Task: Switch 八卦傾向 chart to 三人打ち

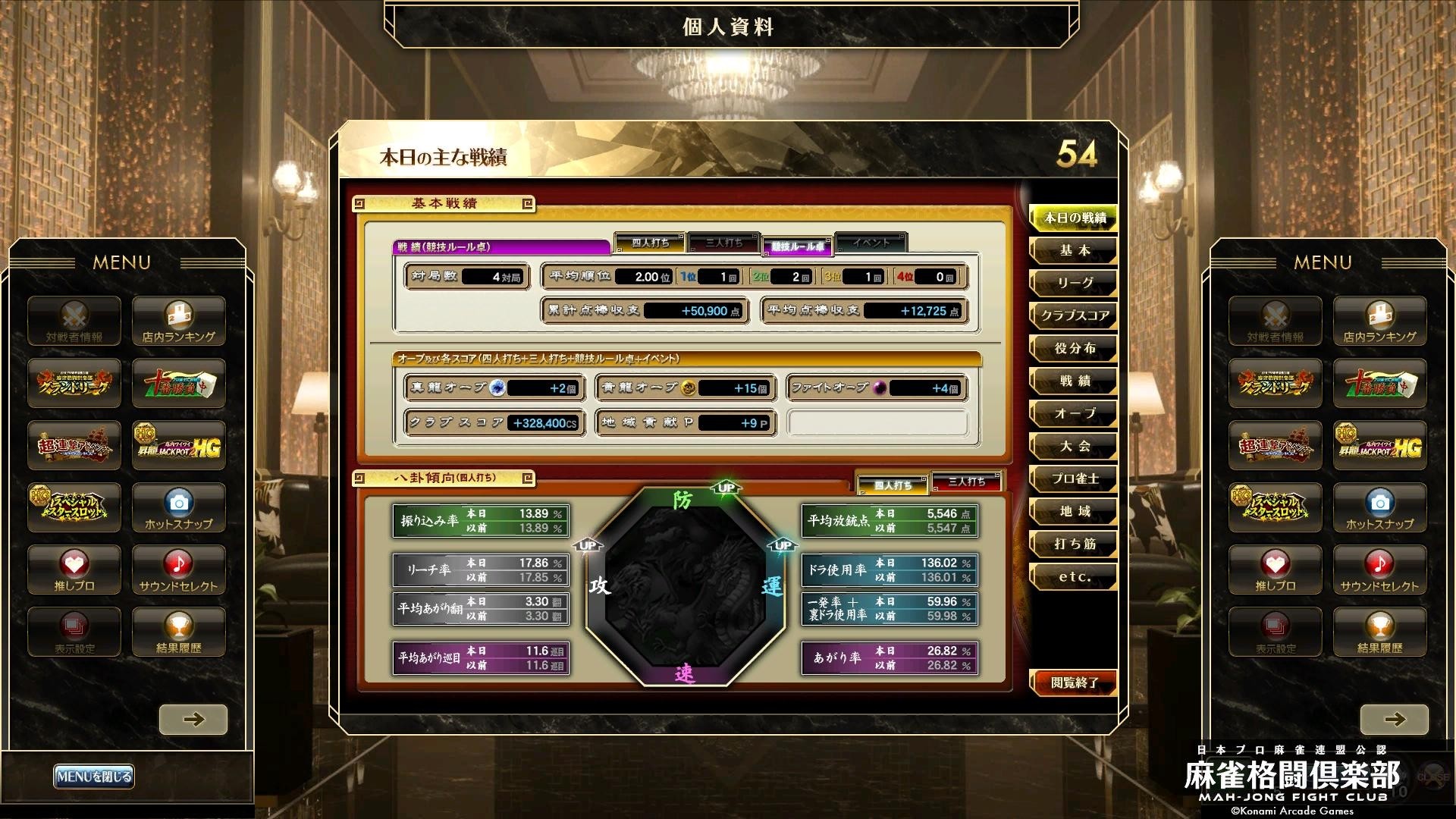Action: click(x=968, y=482)
